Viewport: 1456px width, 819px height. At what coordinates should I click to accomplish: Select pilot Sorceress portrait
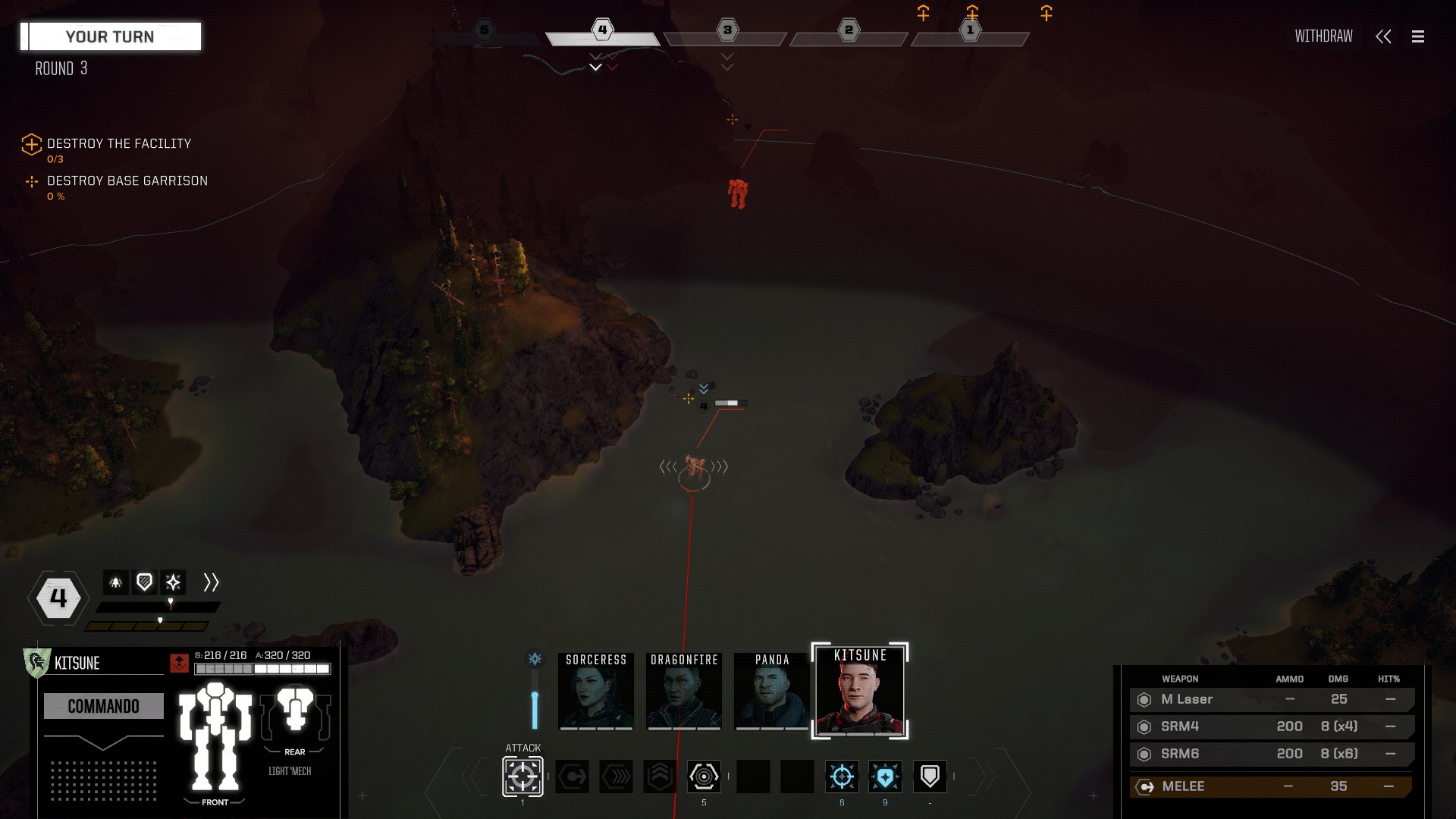pos(596,691)
